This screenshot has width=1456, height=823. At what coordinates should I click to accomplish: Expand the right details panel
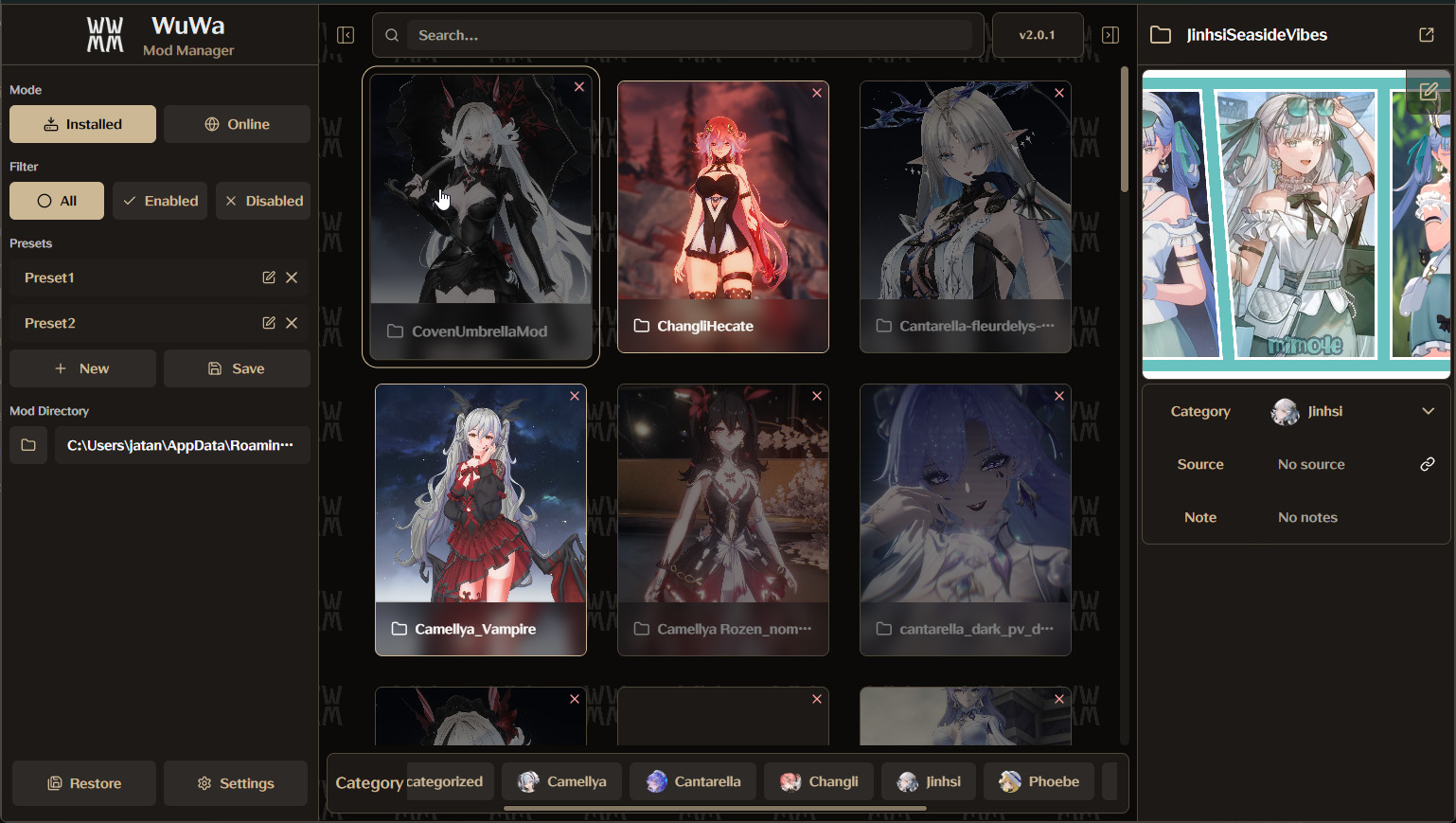point(1110,34)
